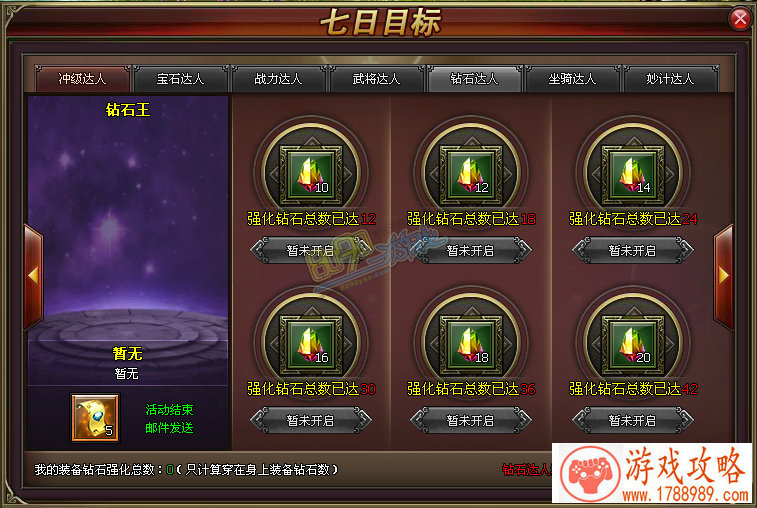Open the 宝石达人 tab

click(180, 78)
